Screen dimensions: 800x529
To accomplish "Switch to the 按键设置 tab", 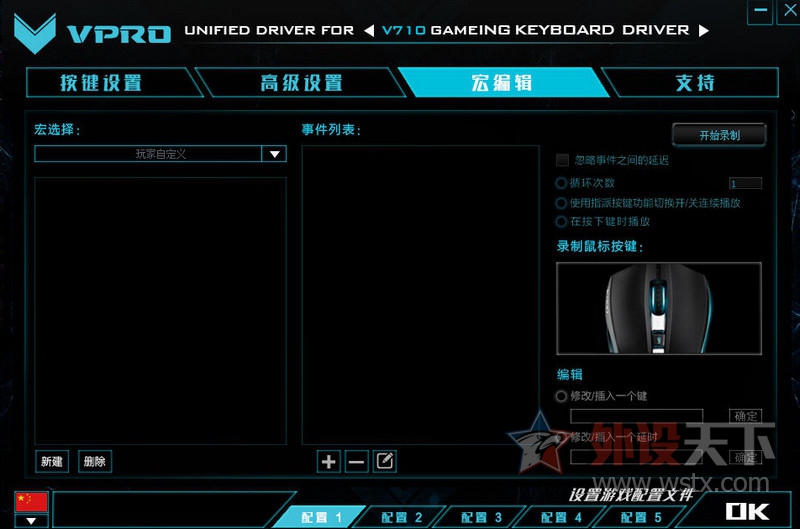I will click(x=101, y=83).
